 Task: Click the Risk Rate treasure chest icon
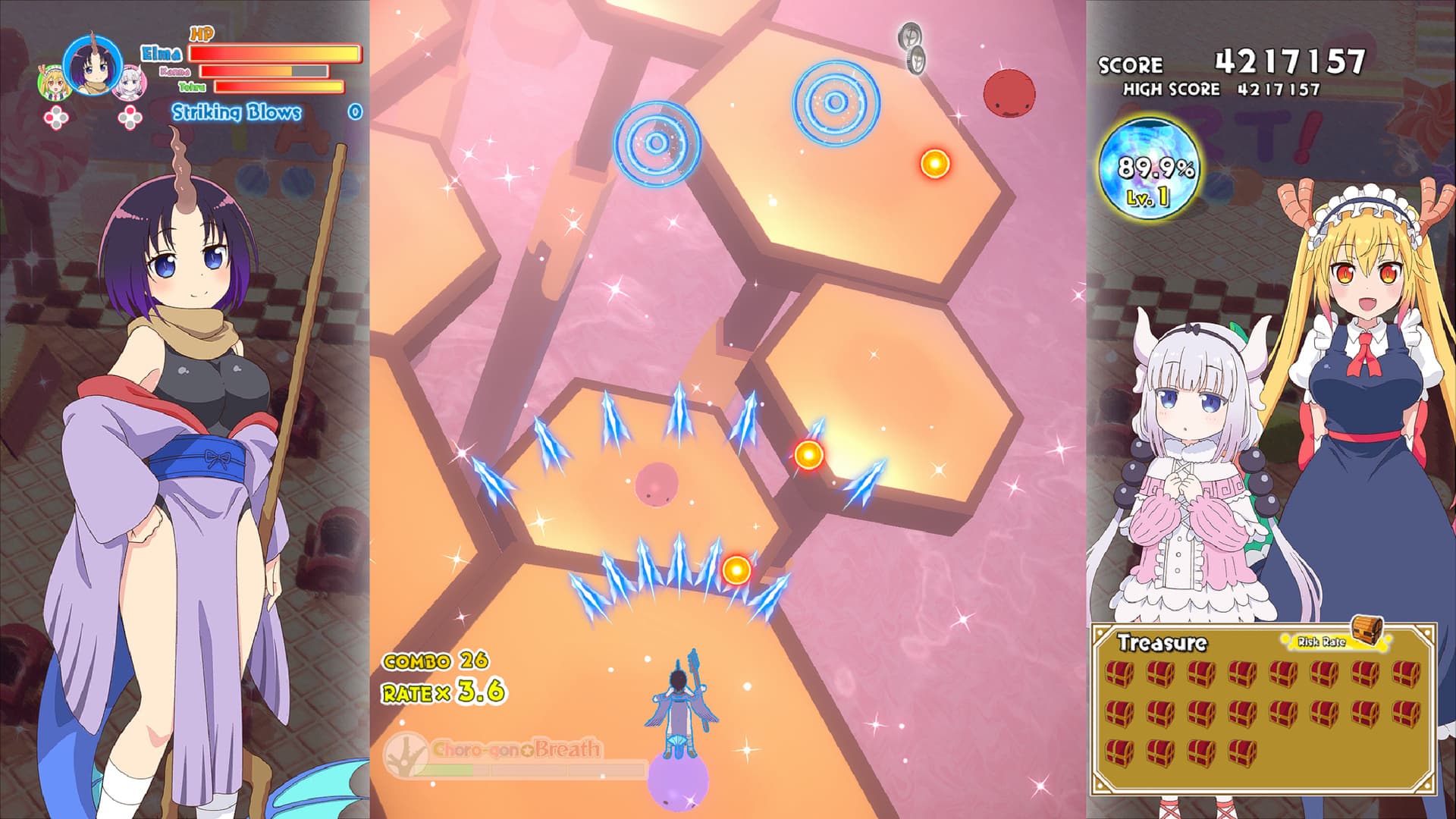(x=1367, y=630)
